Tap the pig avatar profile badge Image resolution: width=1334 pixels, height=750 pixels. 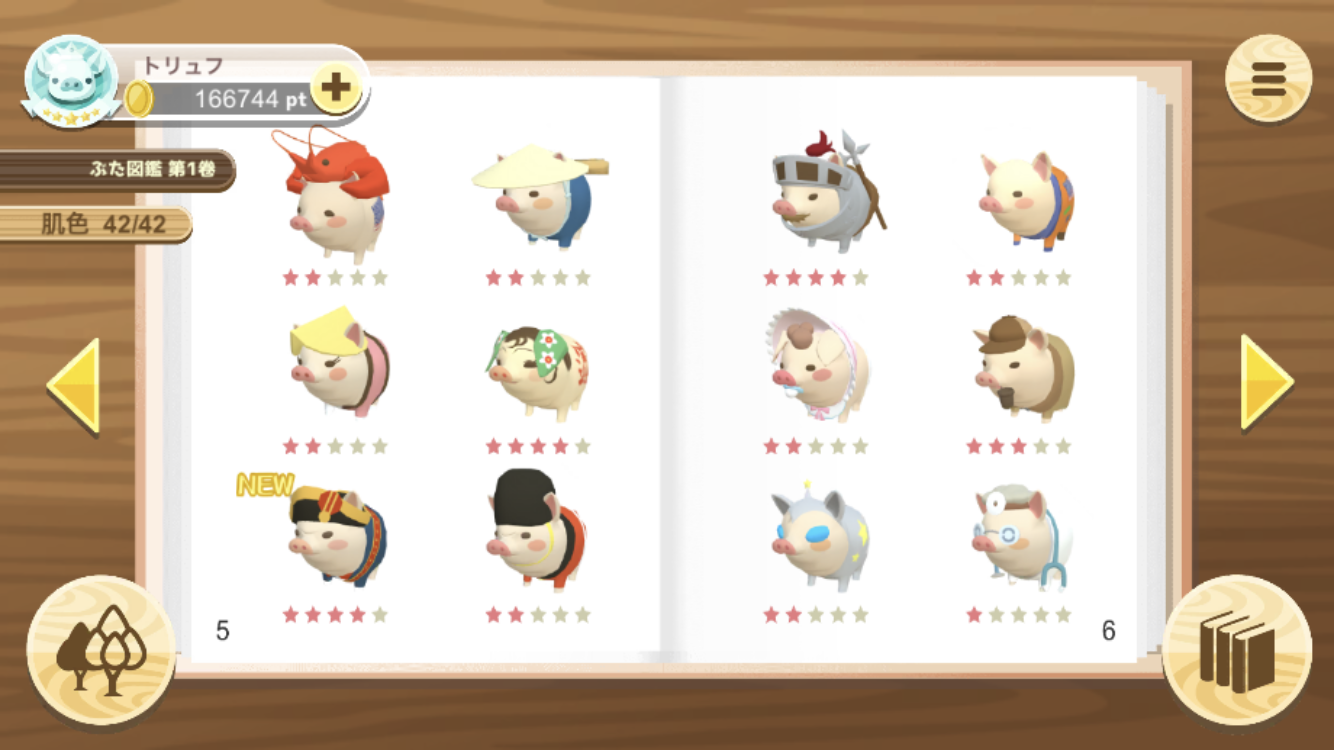[x=72, y=81]
